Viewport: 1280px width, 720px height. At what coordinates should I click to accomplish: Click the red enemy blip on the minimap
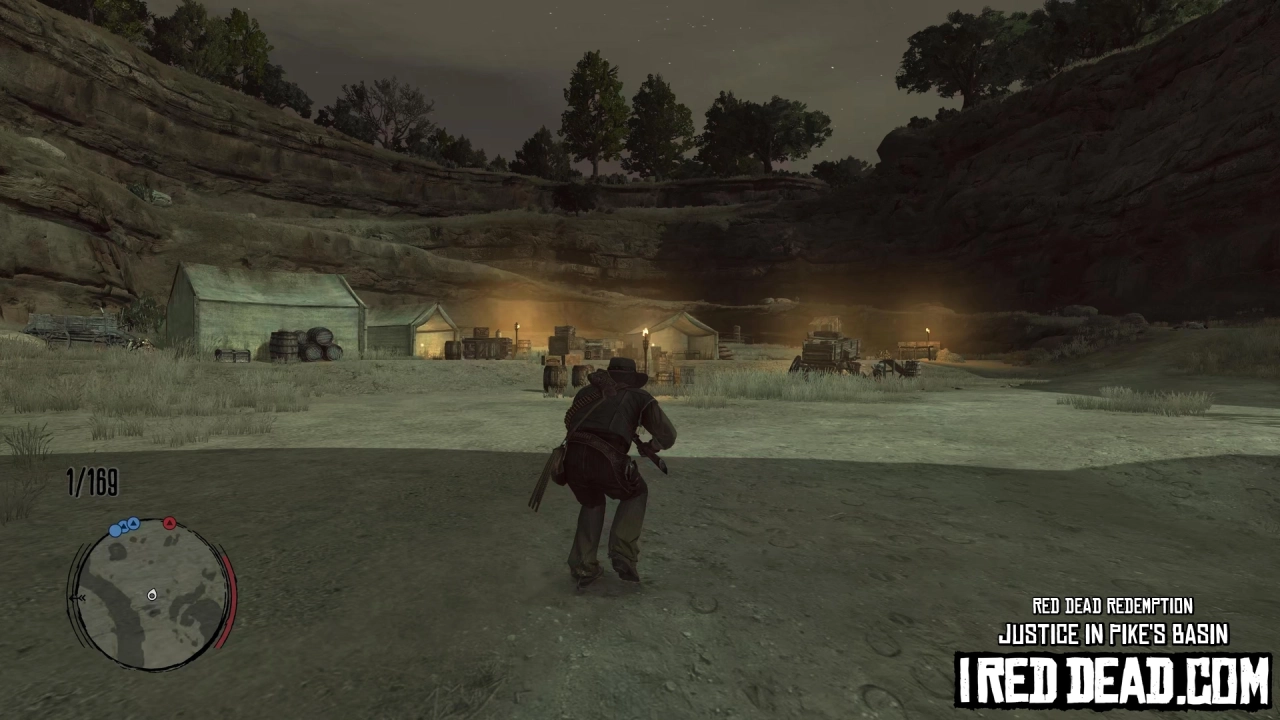click(x=169, y=522)
